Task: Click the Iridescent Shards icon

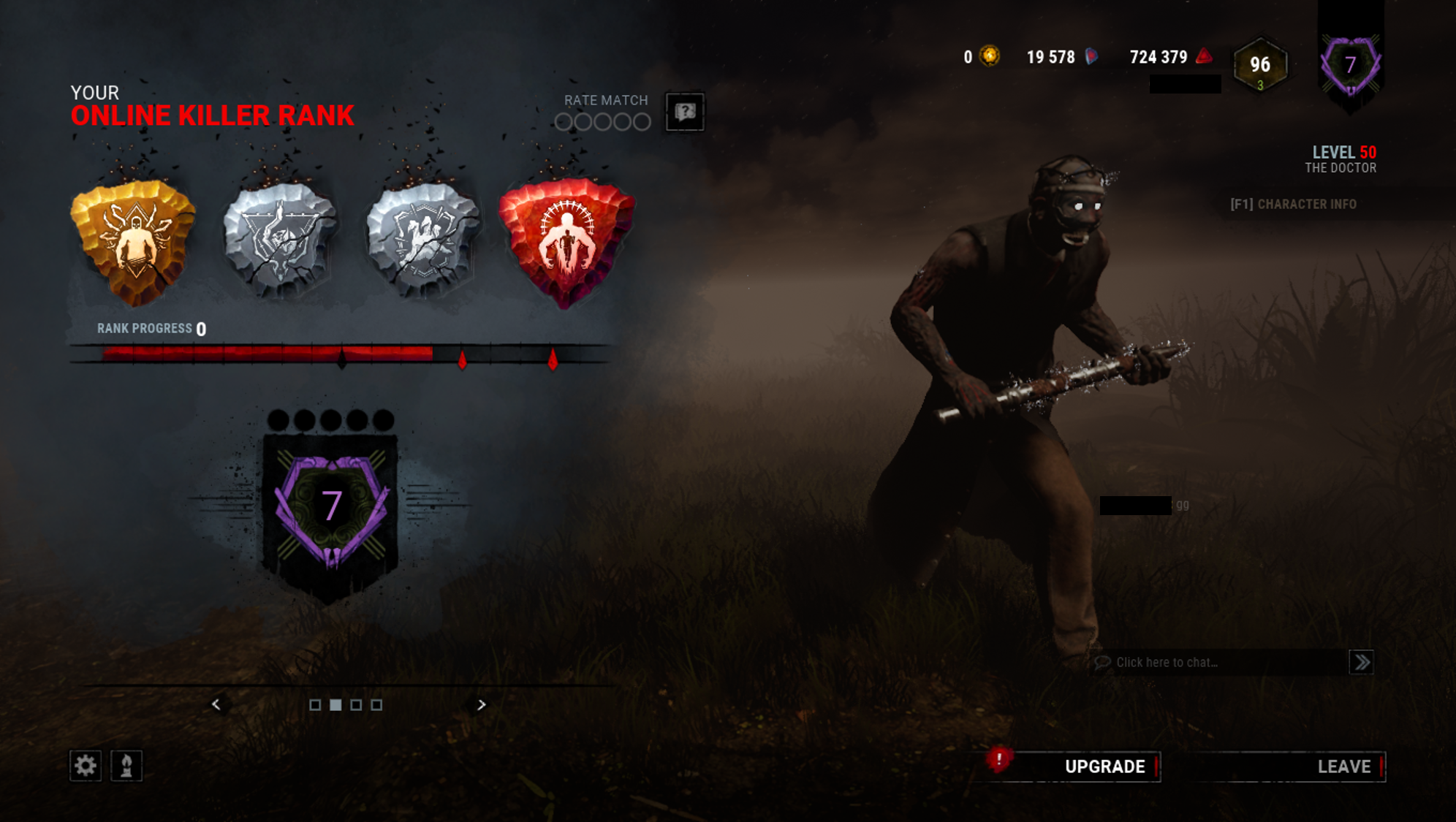Action: [x=1090, y=56]
